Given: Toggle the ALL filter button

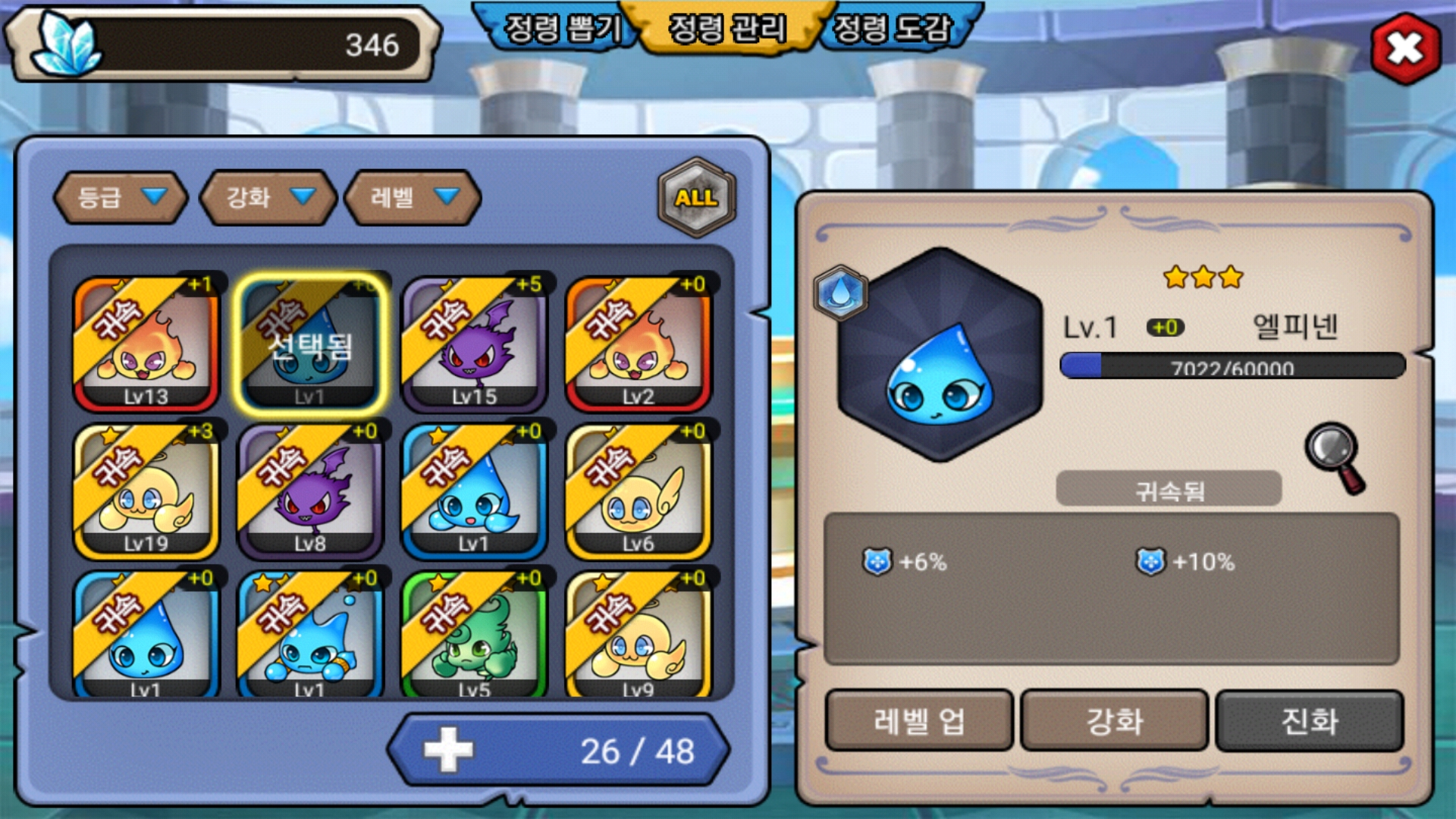Looking at the screenshot, I should (x=696, y=198).
